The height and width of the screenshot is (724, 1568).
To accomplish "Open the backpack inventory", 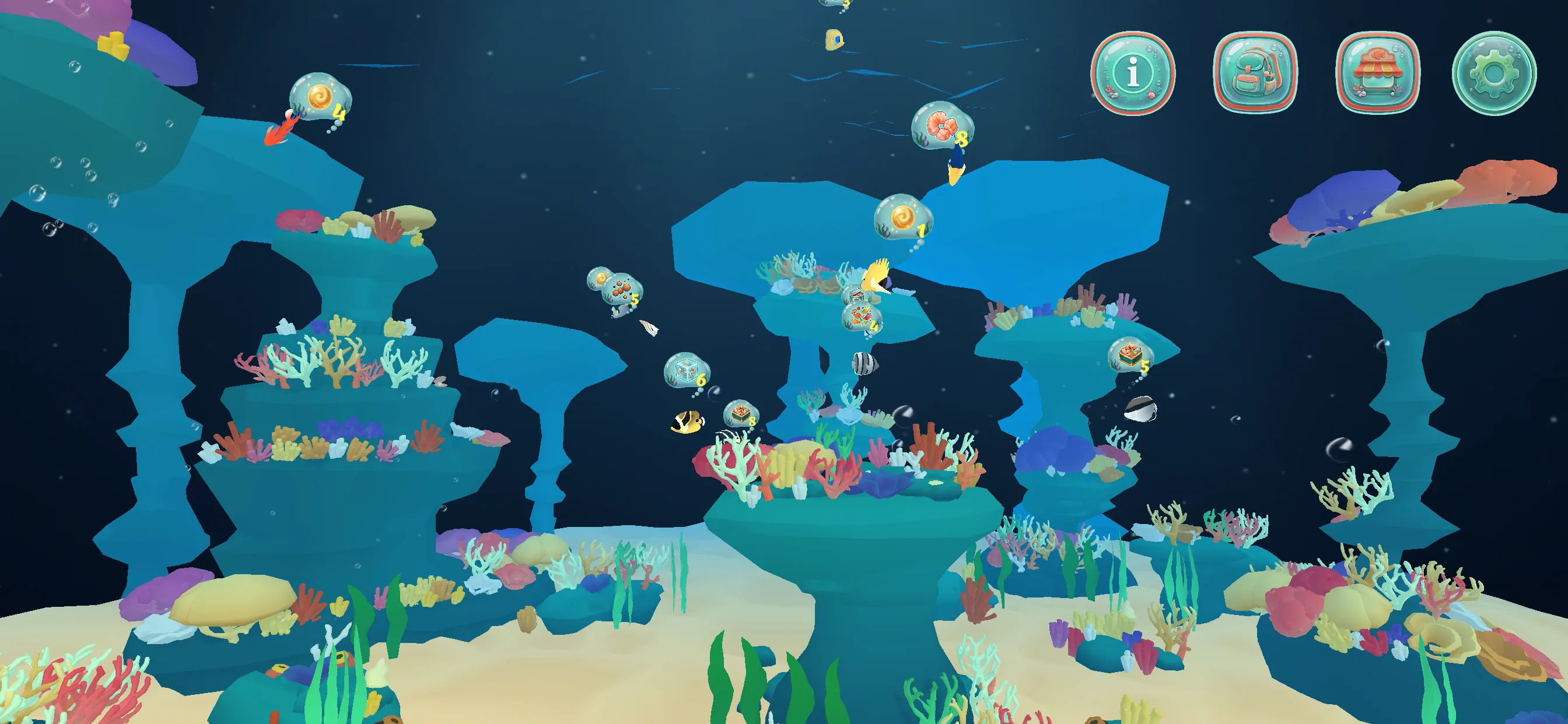I will point(1255,72).
